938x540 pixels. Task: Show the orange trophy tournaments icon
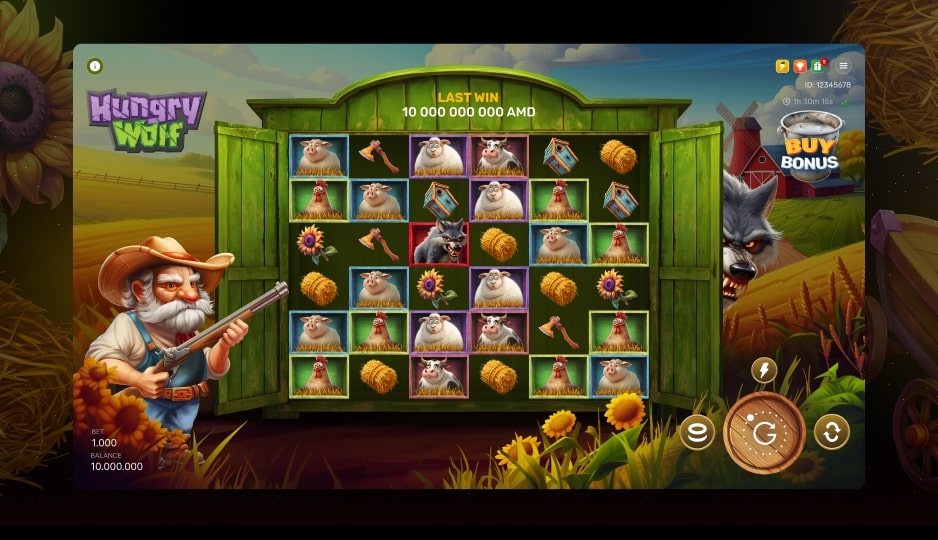[x=799, y=66]
